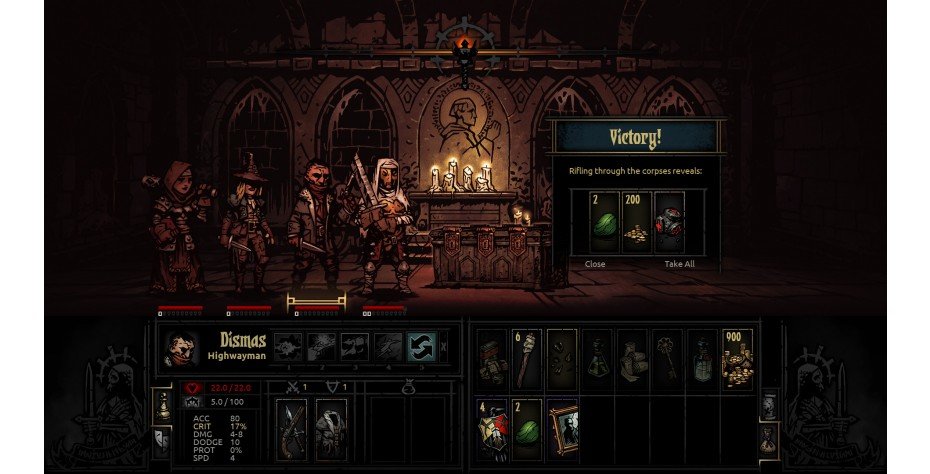Select Dismas's portrait in the hero panel
Image resolution: width=930 pixels, height=474 pixels.
point(181,348)
